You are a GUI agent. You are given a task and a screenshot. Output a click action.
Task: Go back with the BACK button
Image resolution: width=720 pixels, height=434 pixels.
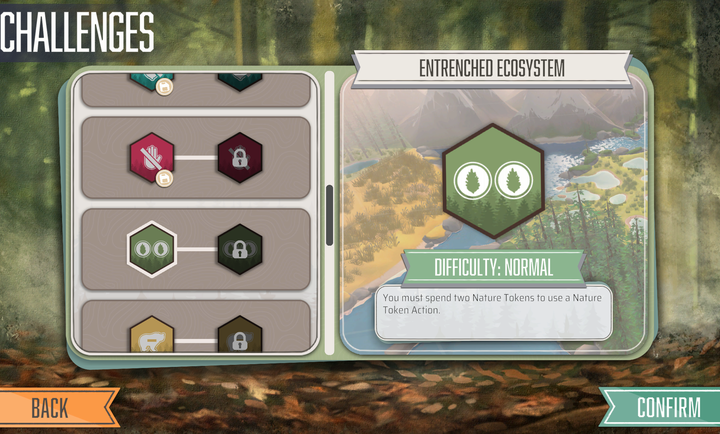50,407
